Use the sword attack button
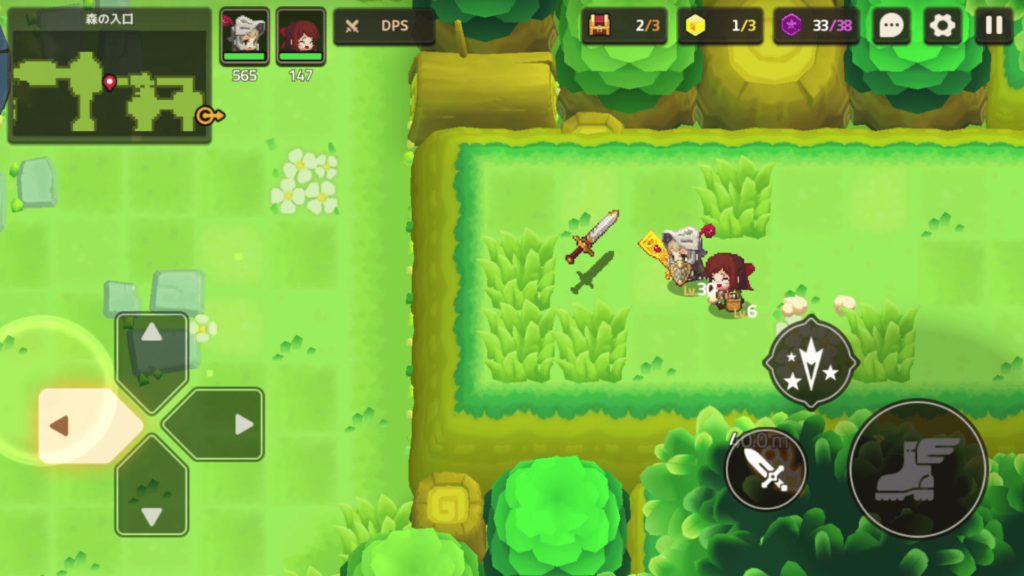 pos(766,468)
